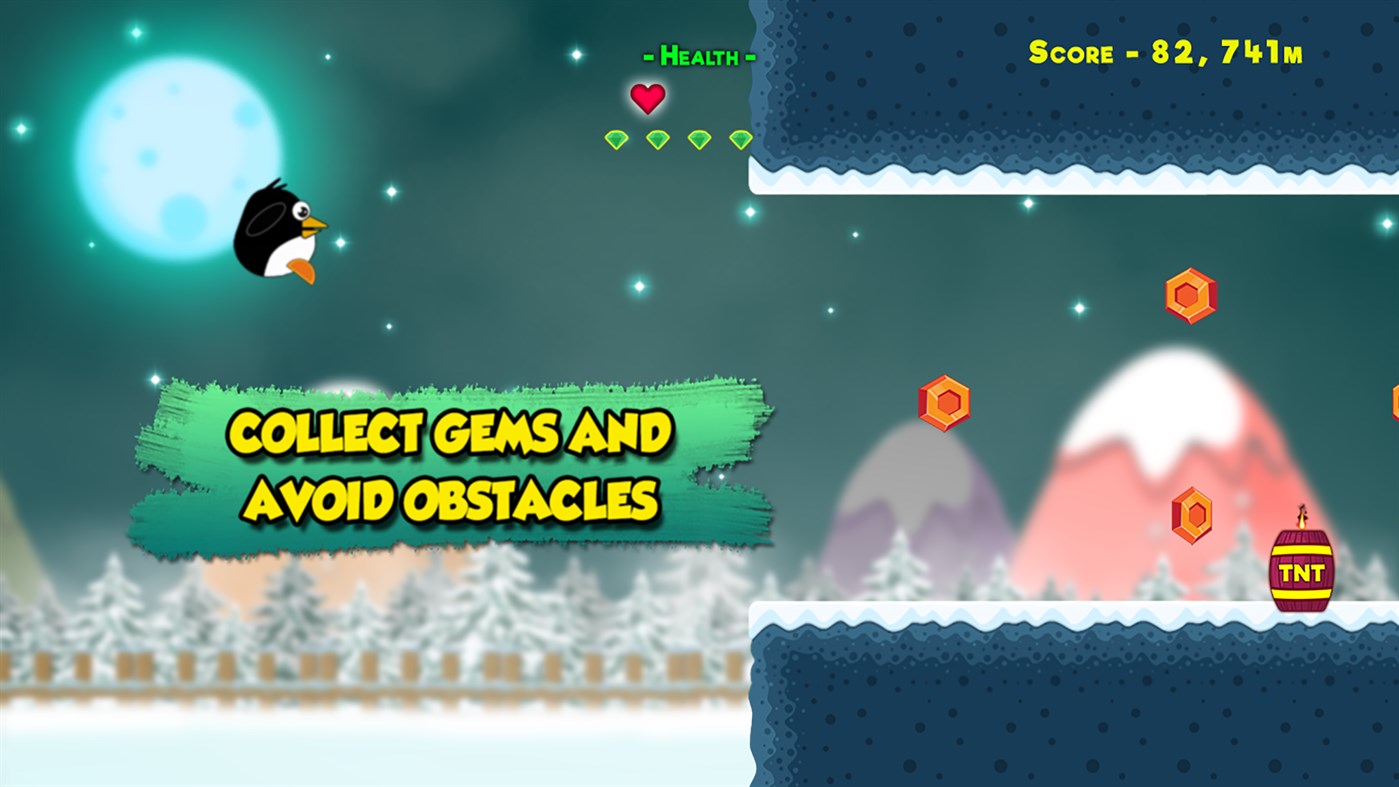The width and height of the screenshot is (1399, 787).
Task: Toggle the last green health gem
Action: click(740, 139)
